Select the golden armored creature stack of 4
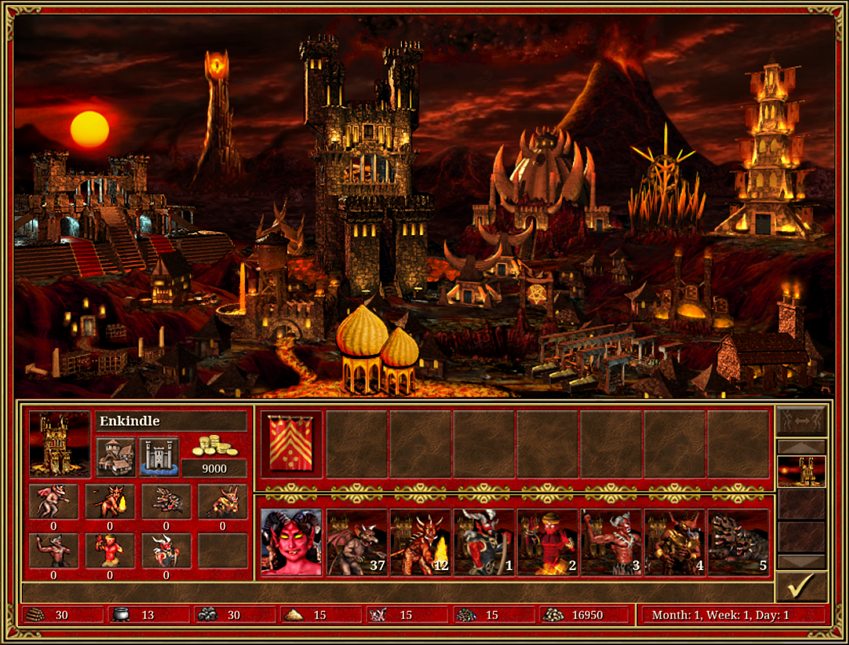 click(675, 542)
